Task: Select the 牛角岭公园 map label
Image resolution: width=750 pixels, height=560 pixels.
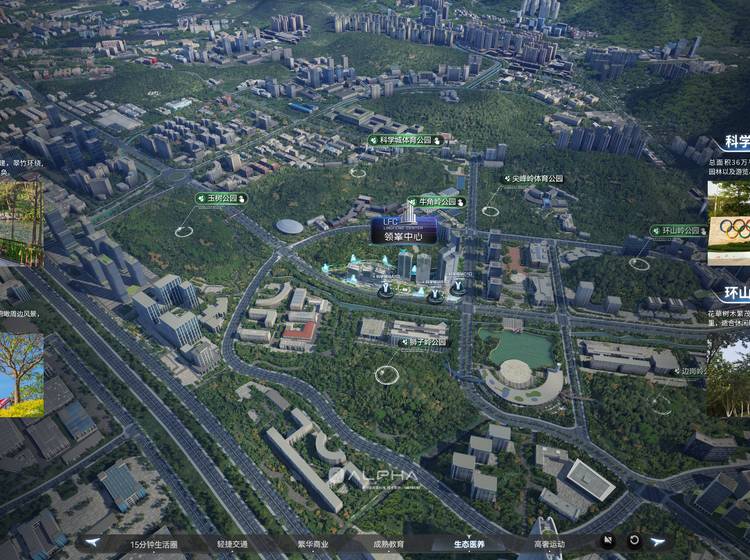Action: coord(436,201)
